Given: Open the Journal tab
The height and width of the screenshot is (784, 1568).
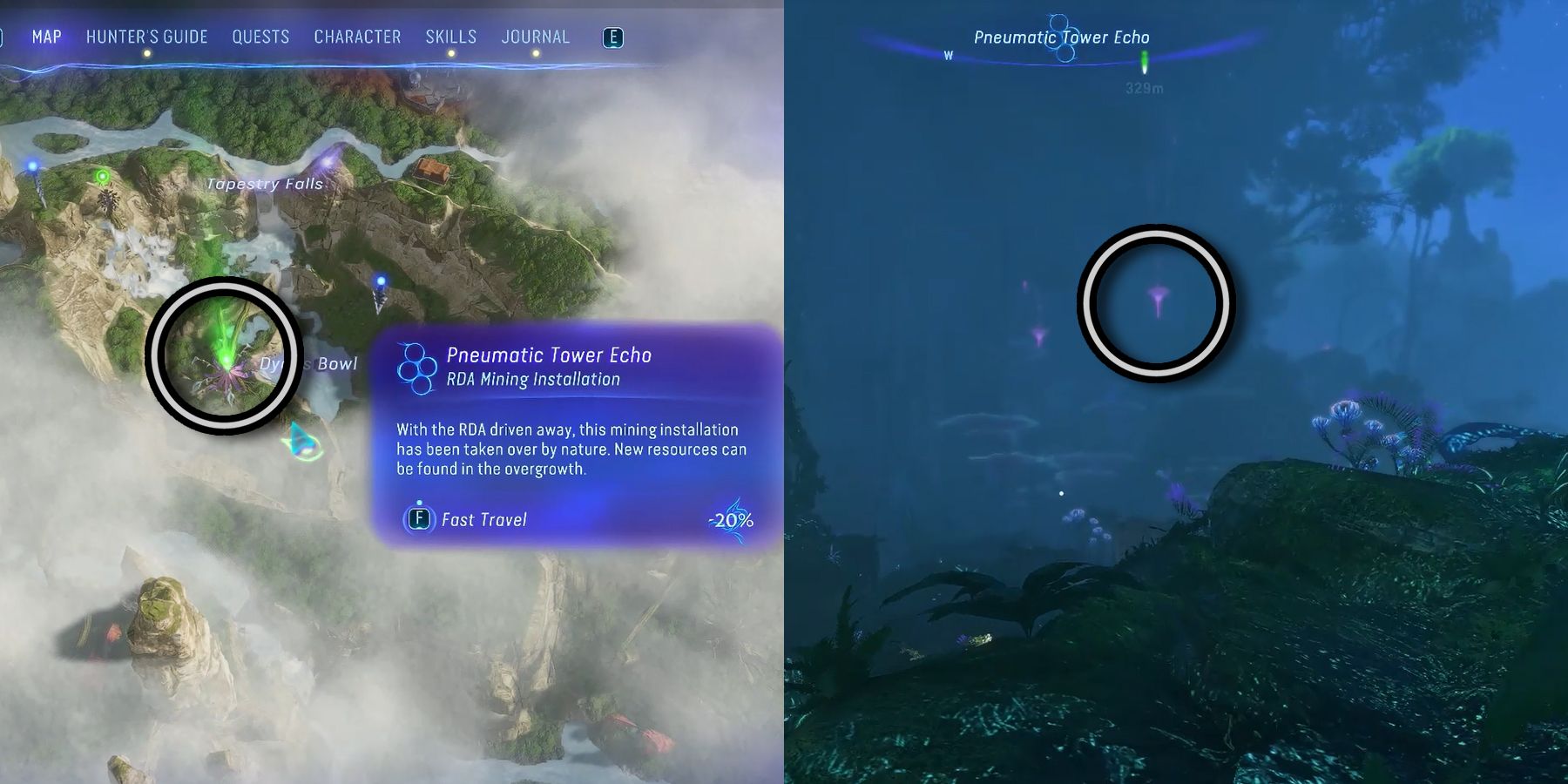Looking at the screenshot, I should click(x=535, y=37).
